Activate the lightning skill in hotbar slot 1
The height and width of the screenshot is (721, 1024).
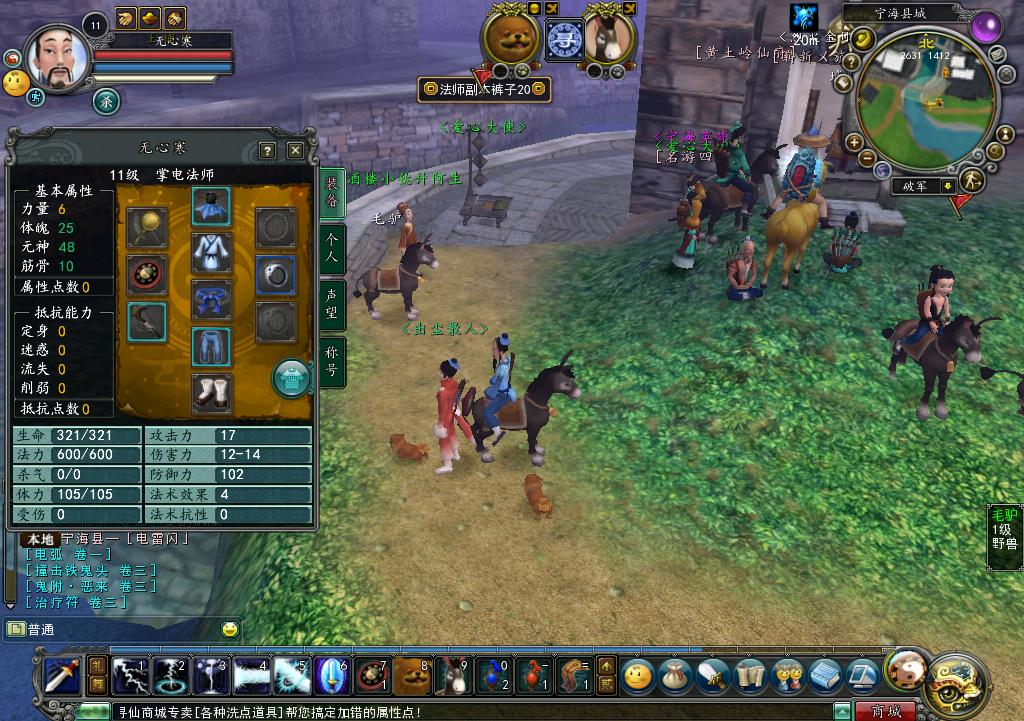point(129,677)
